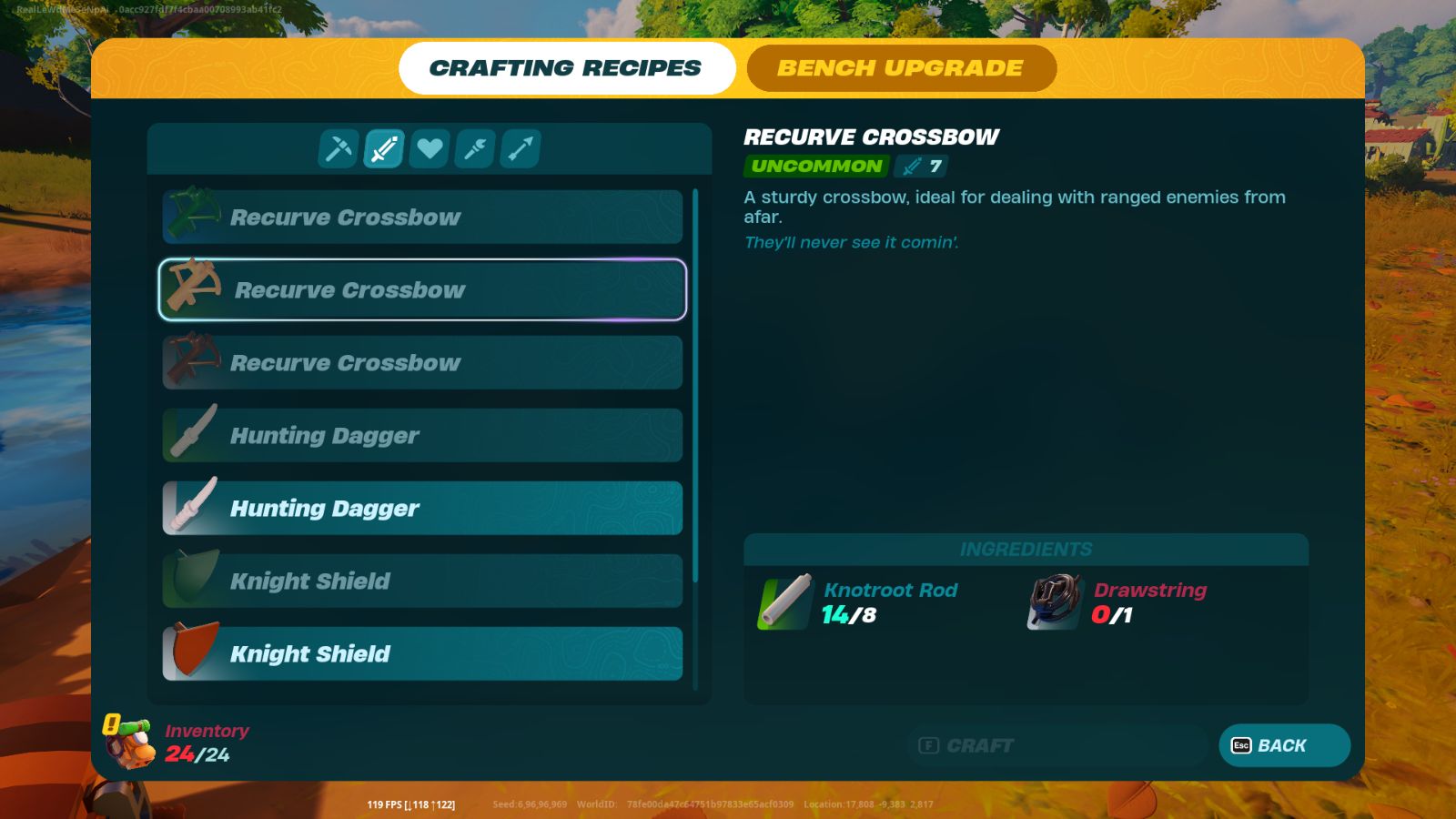Viewport: 1456px width, 819px height.
Task: Open the arrow ammo category
Action: (x=521, y=148)
